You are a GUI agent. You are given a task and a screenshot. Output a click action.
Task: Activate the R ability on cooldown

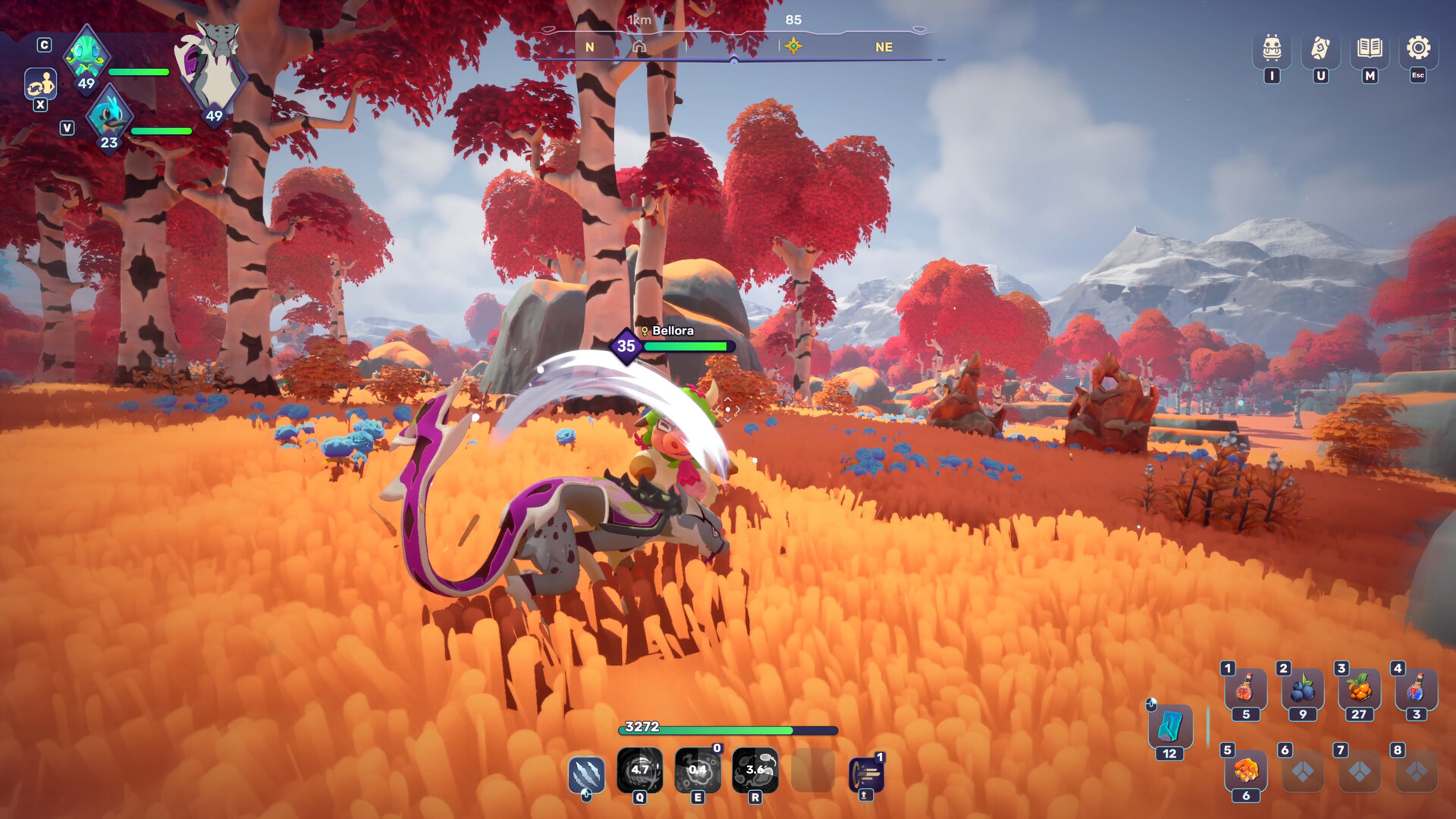(x=755, y=768)
